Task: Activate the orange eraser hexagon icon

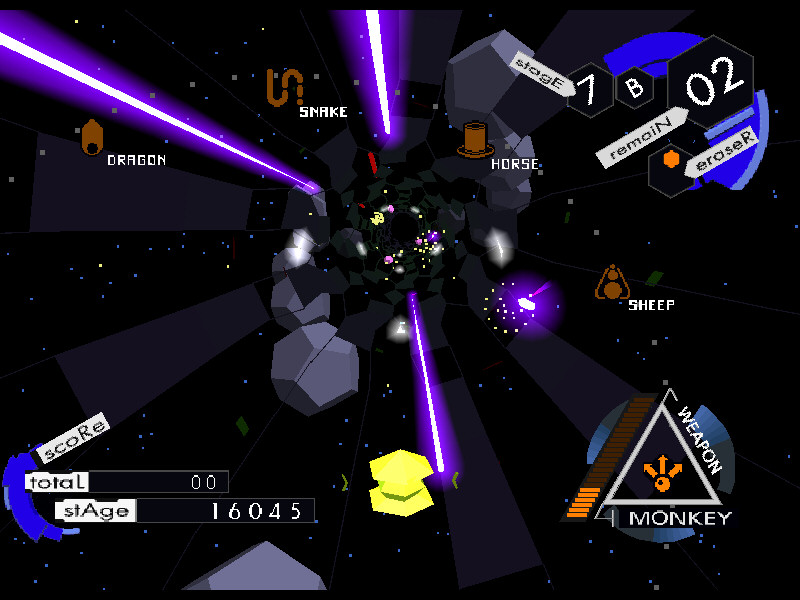Action: click(672, 160)
